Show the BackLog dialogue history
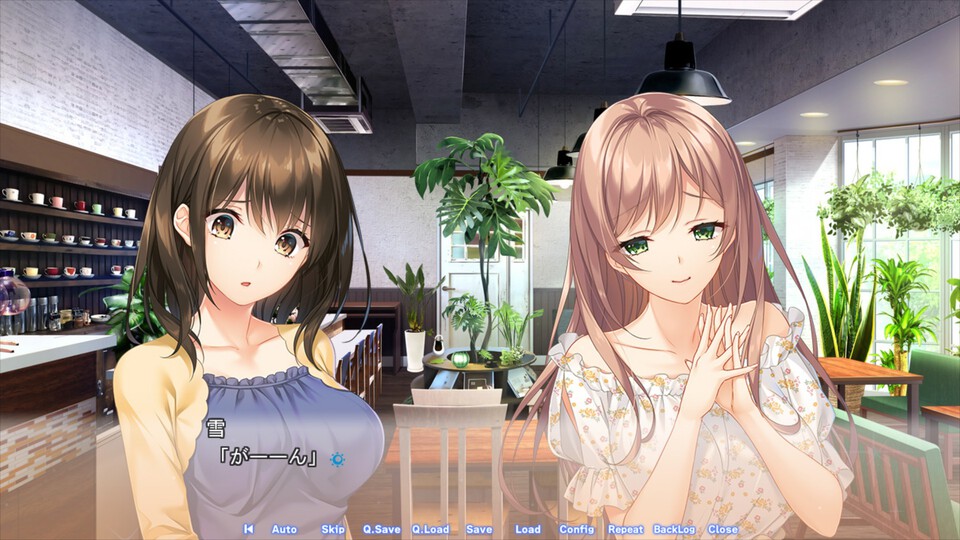960x540 pixels. (674, 529)
